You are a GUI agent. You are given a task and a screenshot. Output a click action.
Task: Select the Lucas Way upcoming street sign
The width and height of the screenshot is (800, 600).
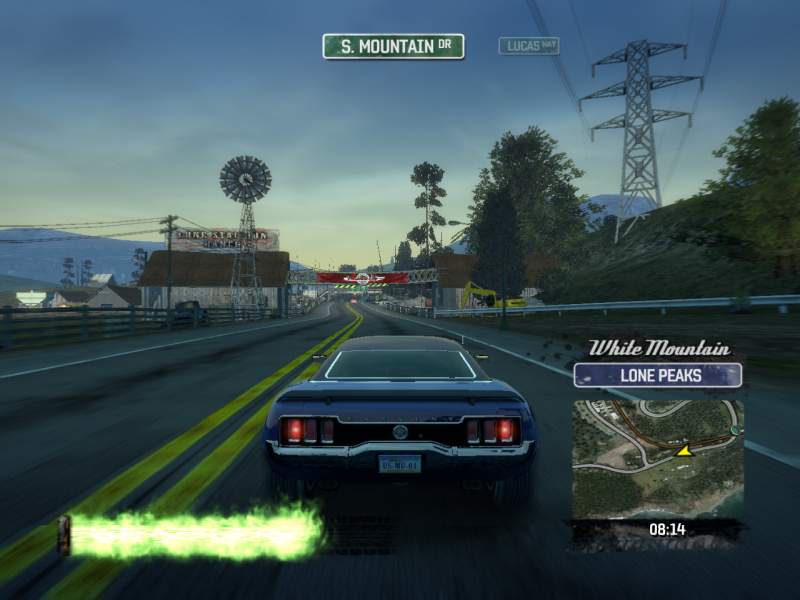coord(529,46)
